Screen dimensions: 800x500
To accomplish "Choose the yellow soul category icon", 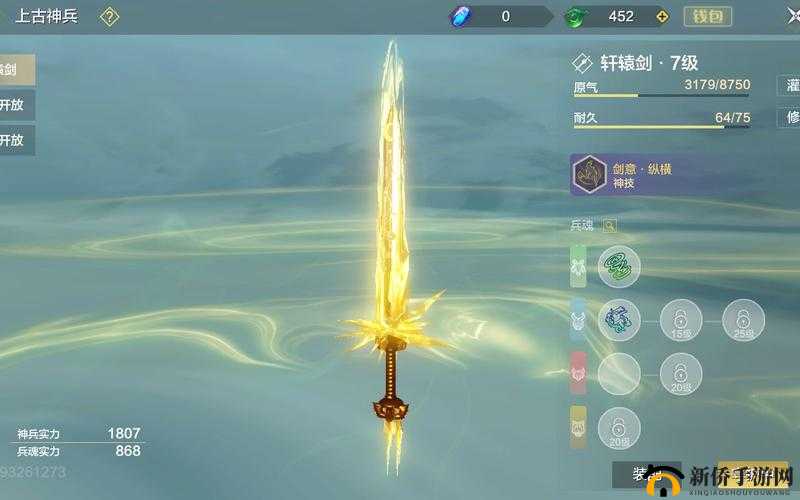I will (x=580, y=427).
